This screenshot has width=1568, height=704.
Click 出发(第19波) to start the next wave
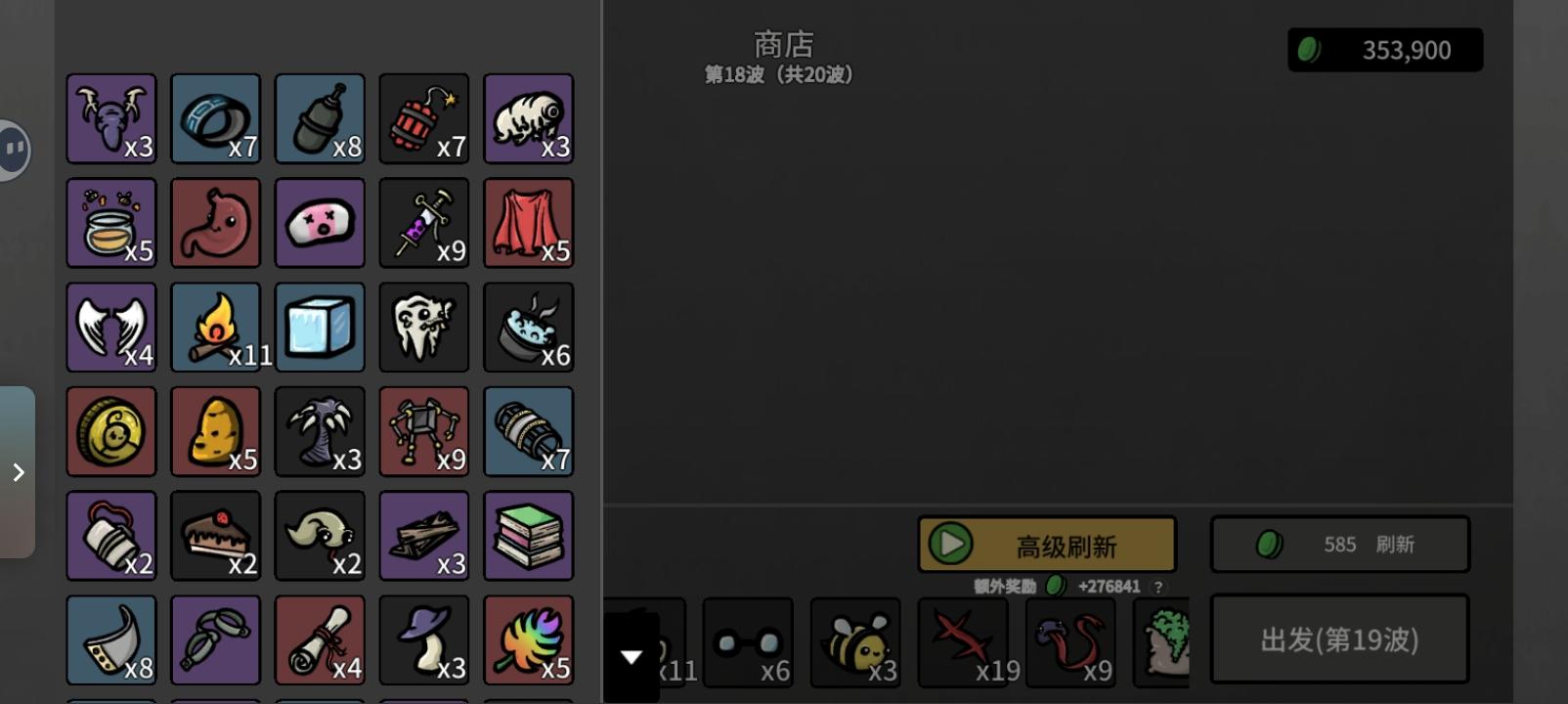pyautogui.click(x=1339, y=639)
